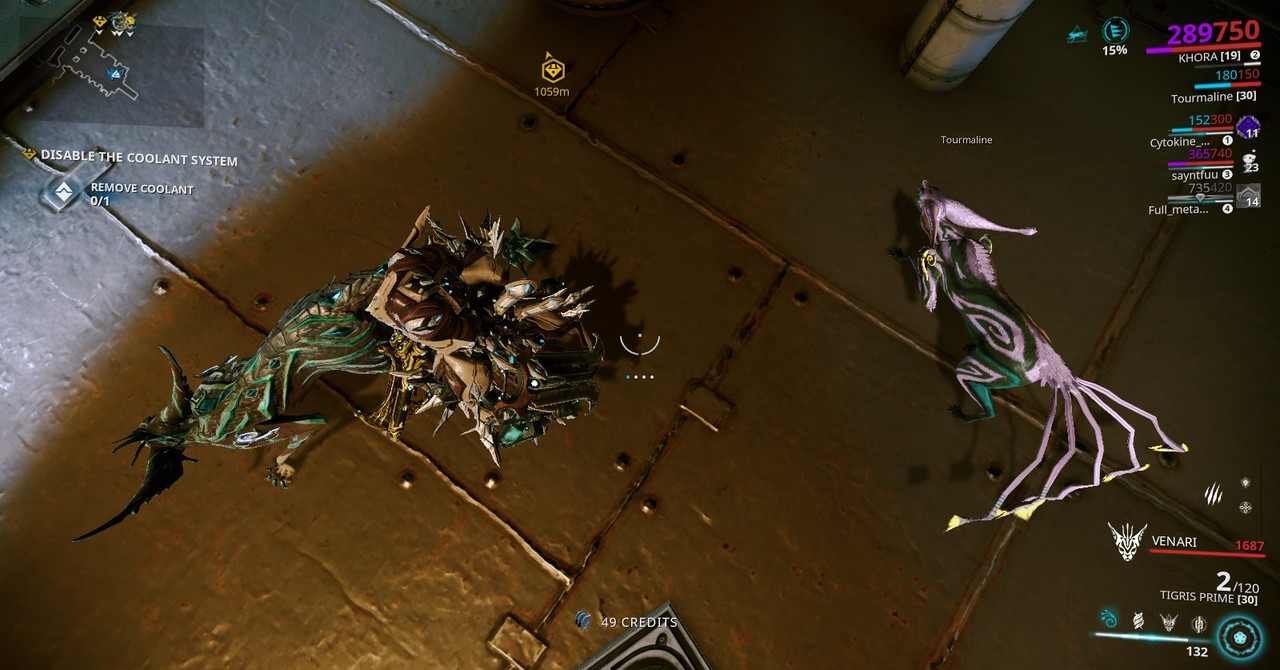Click the yellow objective waypoint marker
This screenshot has width=1280, height=670.
pyautogui.click(x=552, y=70)
